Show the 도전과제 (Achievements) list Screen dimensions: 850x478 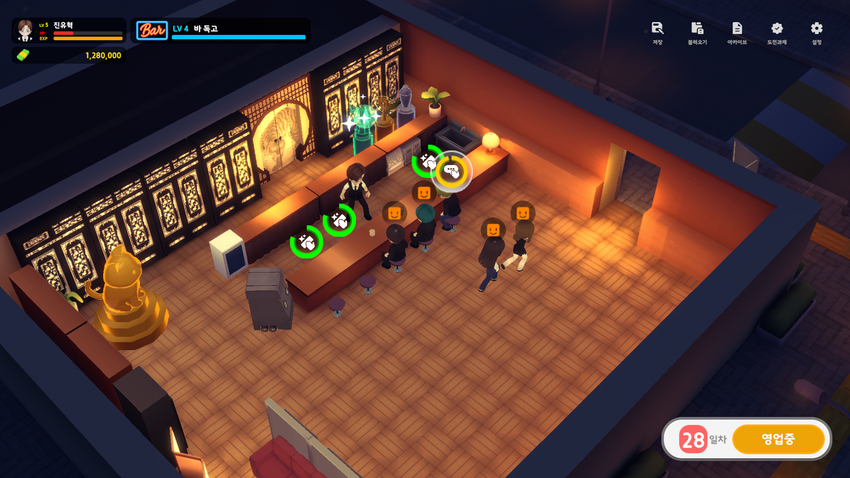(777, 31)
